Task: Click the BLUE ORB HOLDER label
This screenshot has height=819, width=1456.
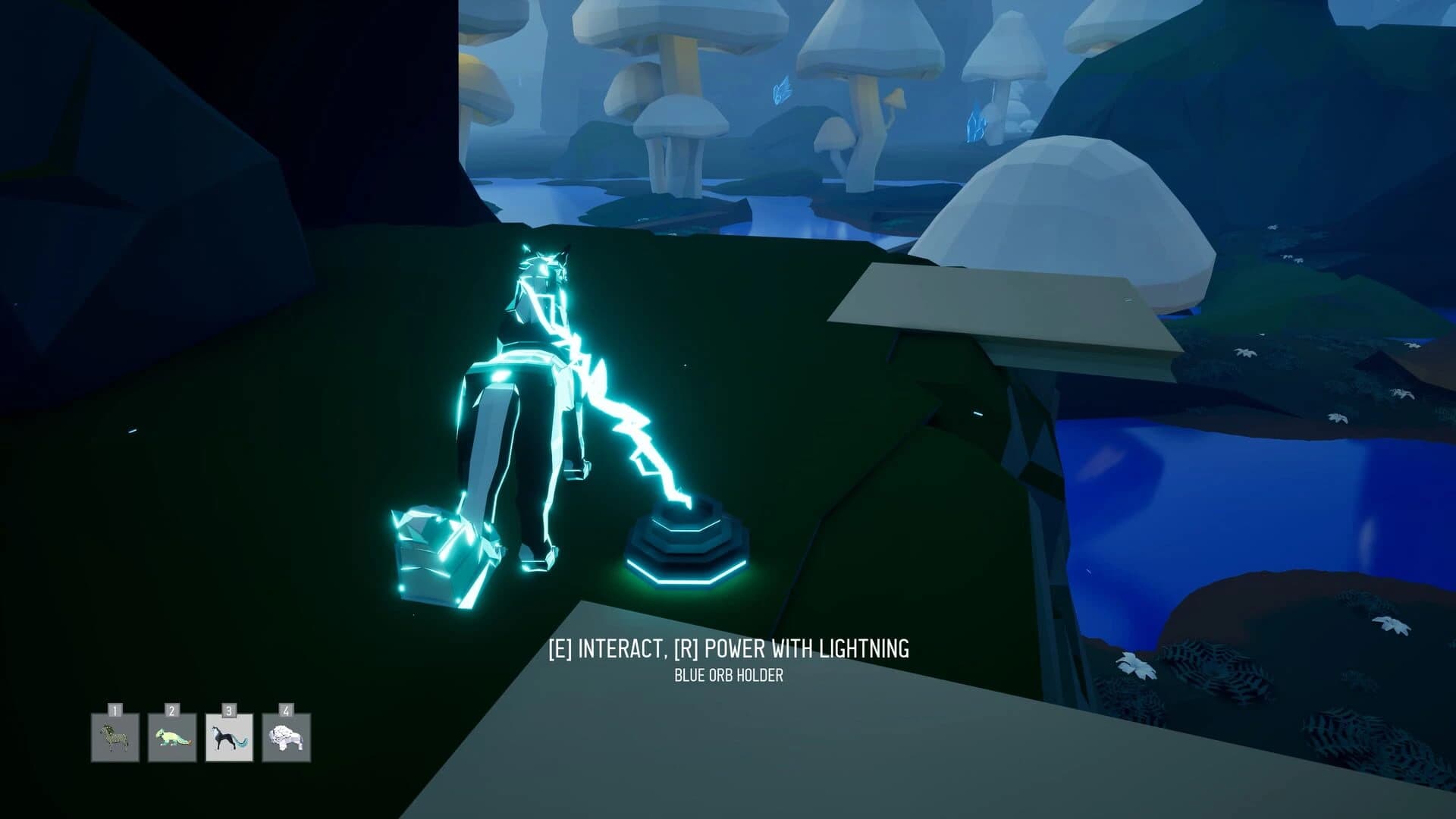Action: click(730, 673)
